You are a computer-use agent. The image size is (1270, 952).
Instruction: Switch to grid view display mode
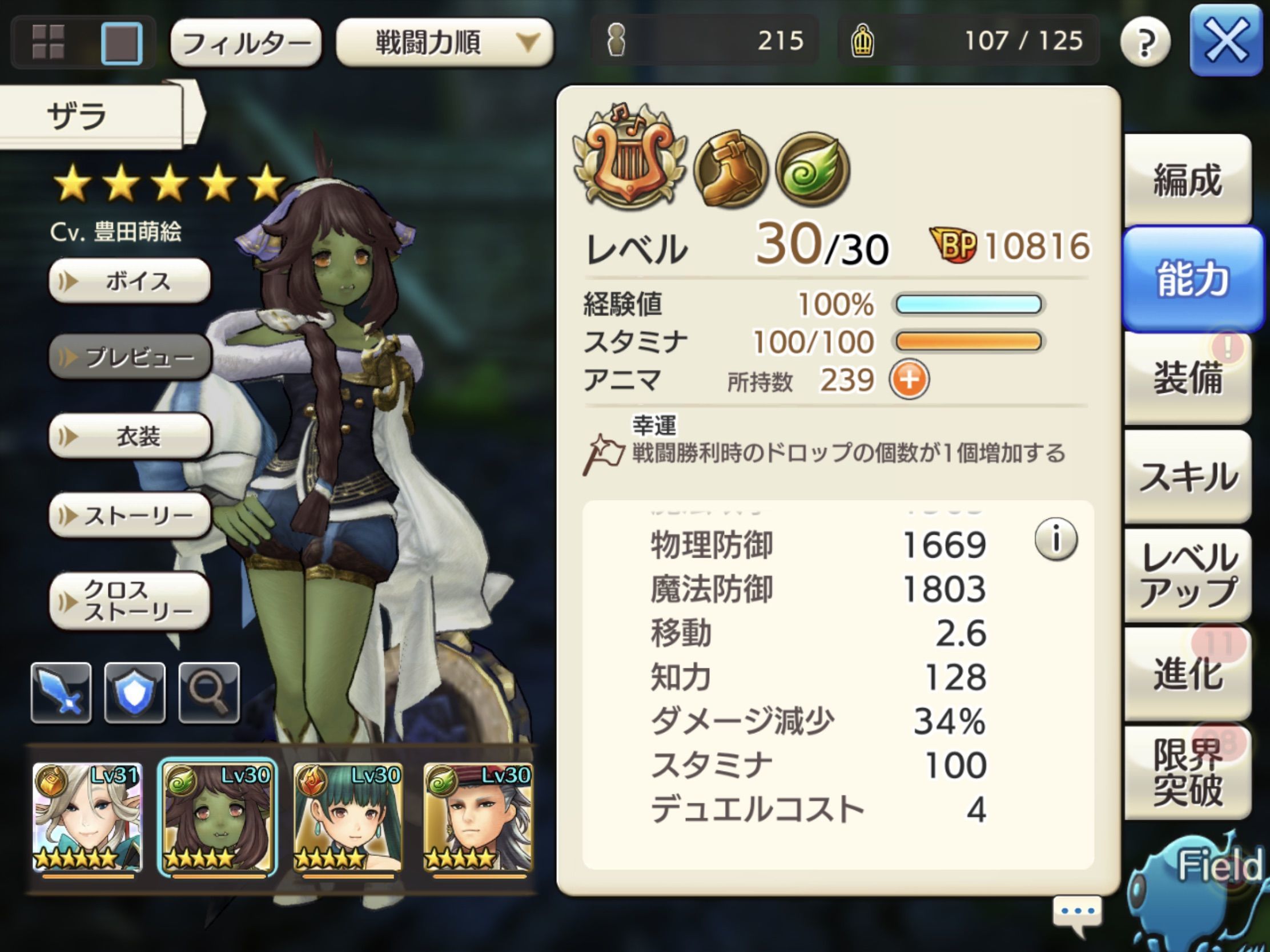(49, 42)
